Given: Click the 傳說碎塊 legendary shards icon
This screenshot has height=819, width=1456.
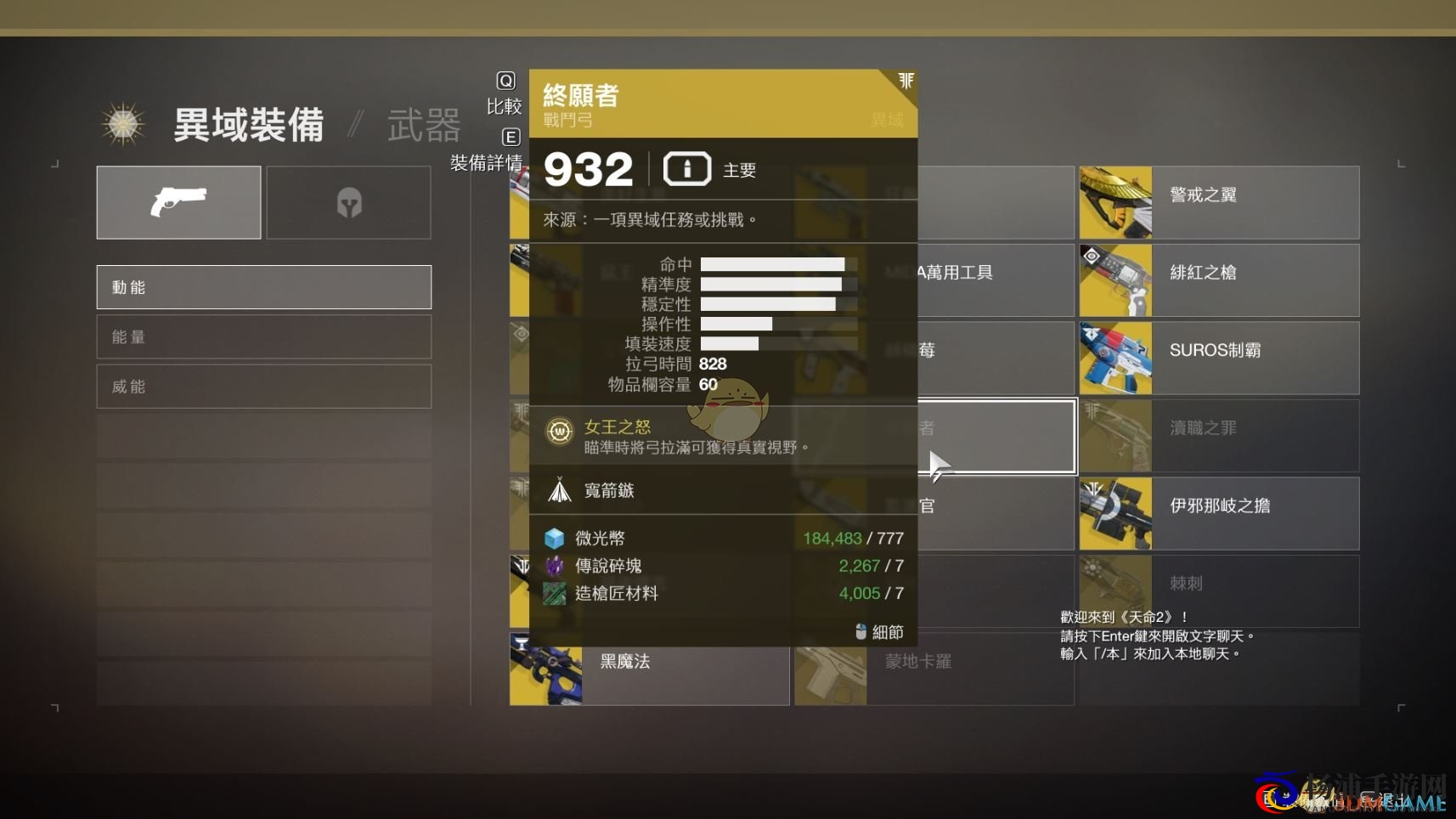Looking at the screenshot, I should tap(555, 565).
